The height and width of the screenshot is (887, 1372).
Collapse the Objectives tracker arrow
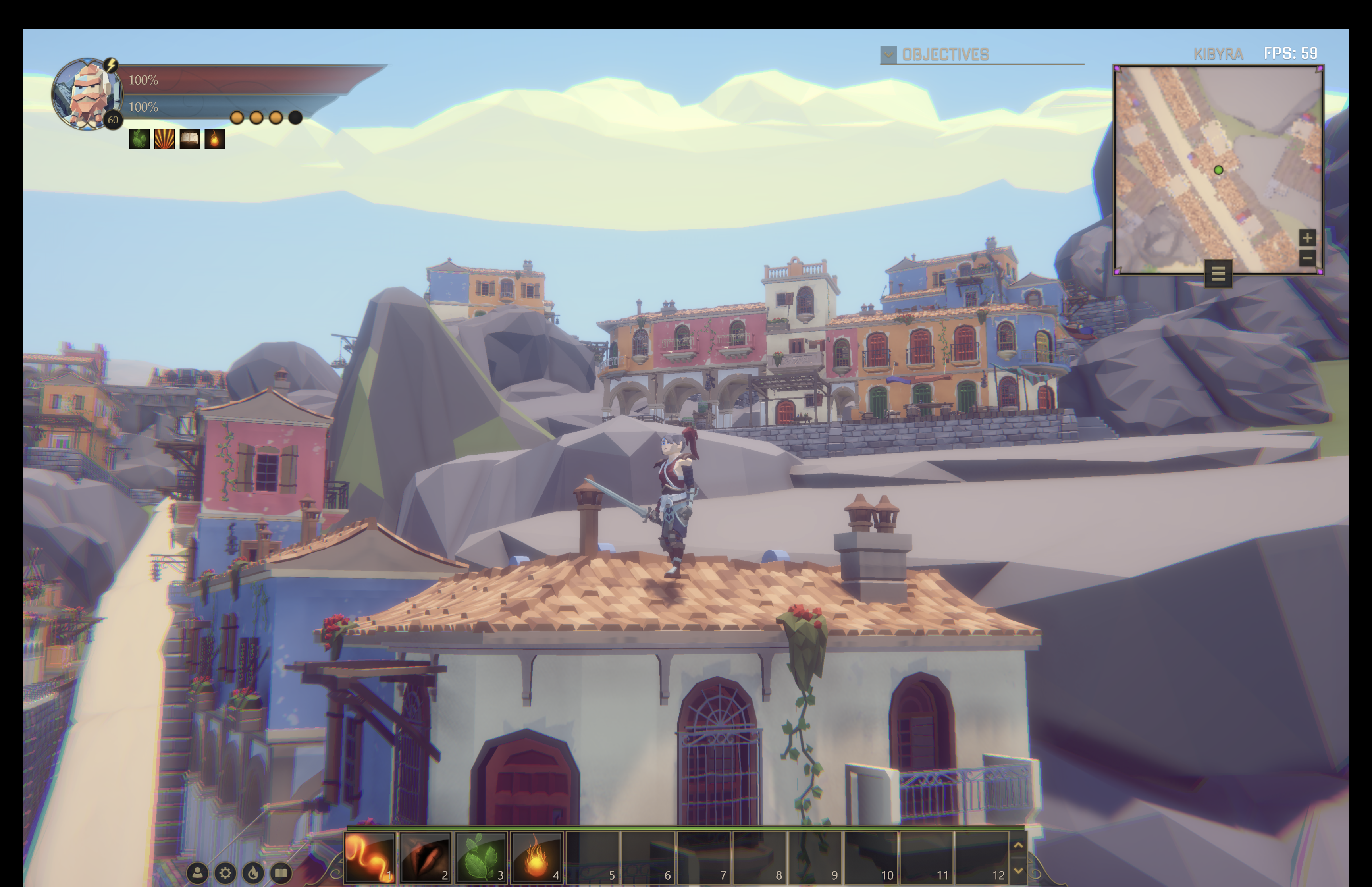click(x=888, y=55)
